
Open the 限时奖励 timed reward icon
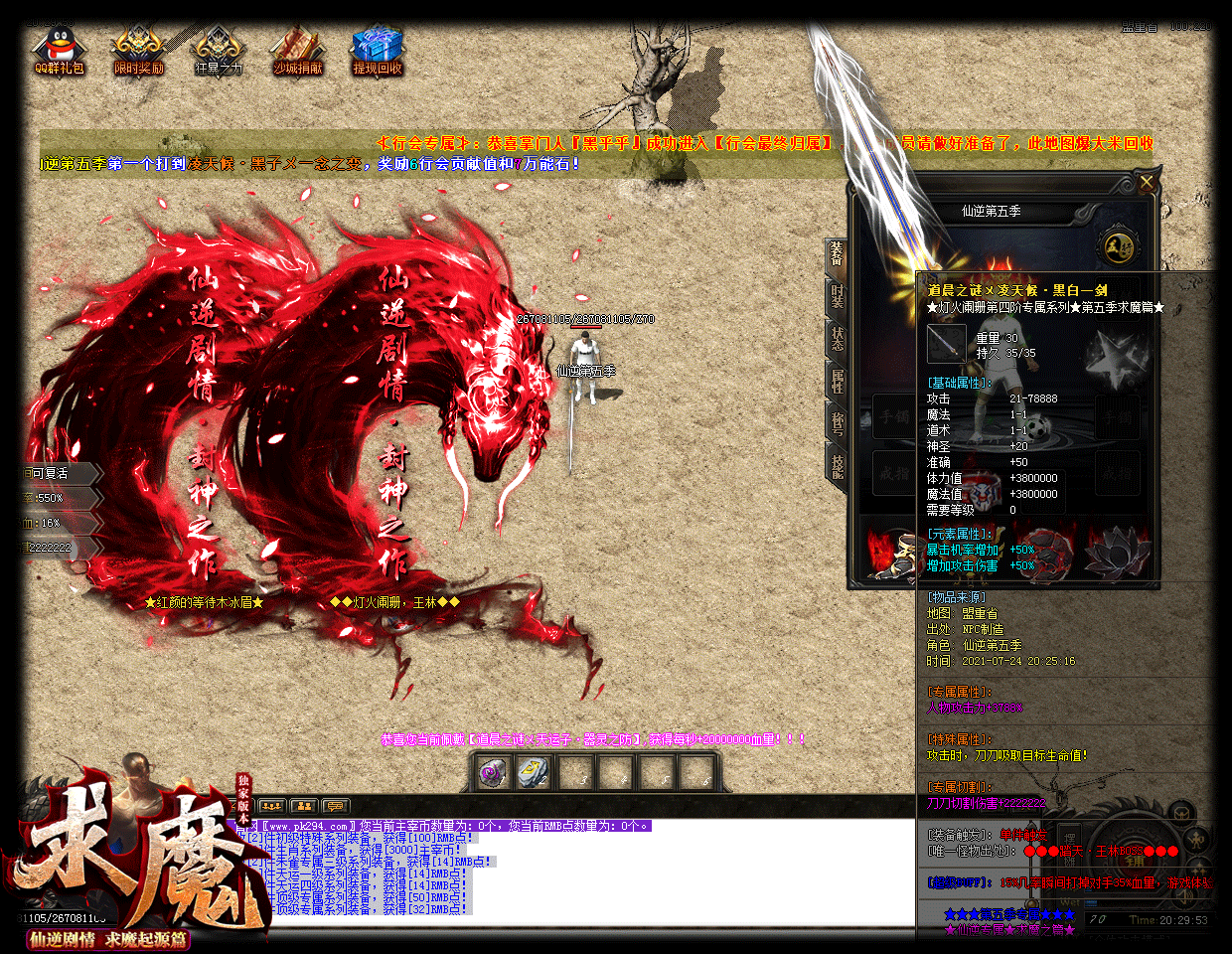coord(138,51)
